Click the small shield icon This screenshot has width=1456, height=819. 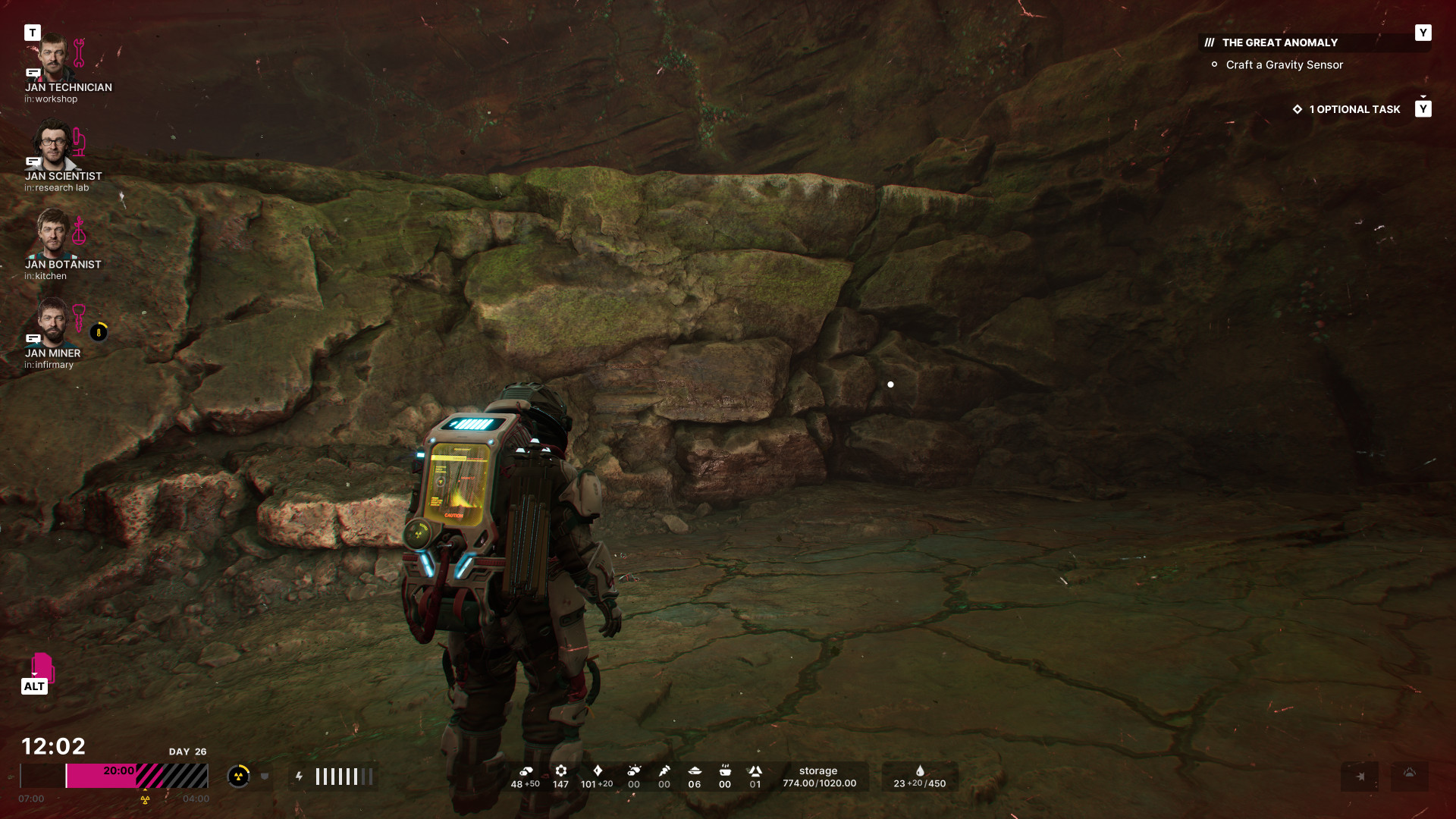pos(265,776)
